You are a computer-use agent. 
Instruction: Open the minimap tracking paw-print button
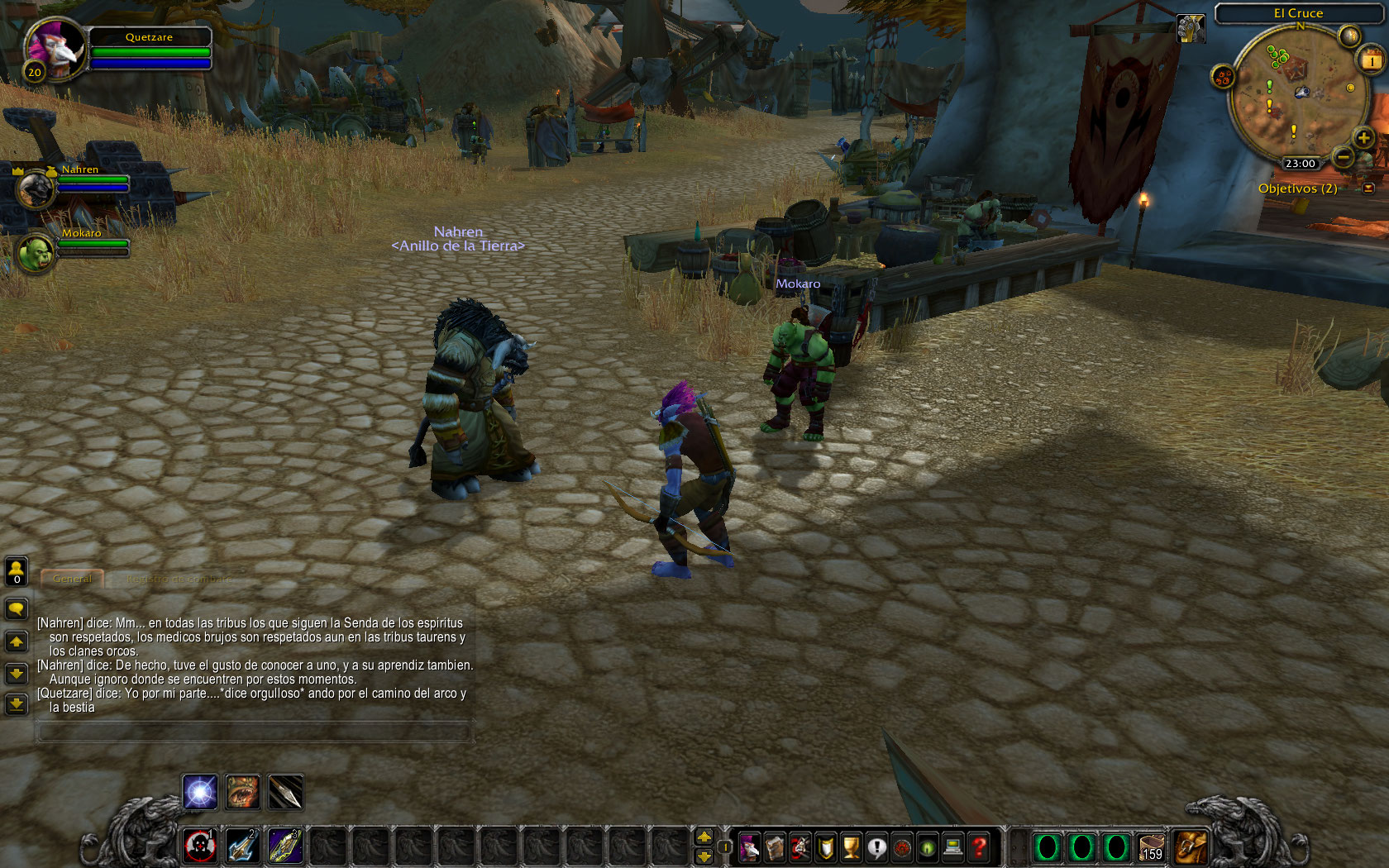click(1223, 78)
